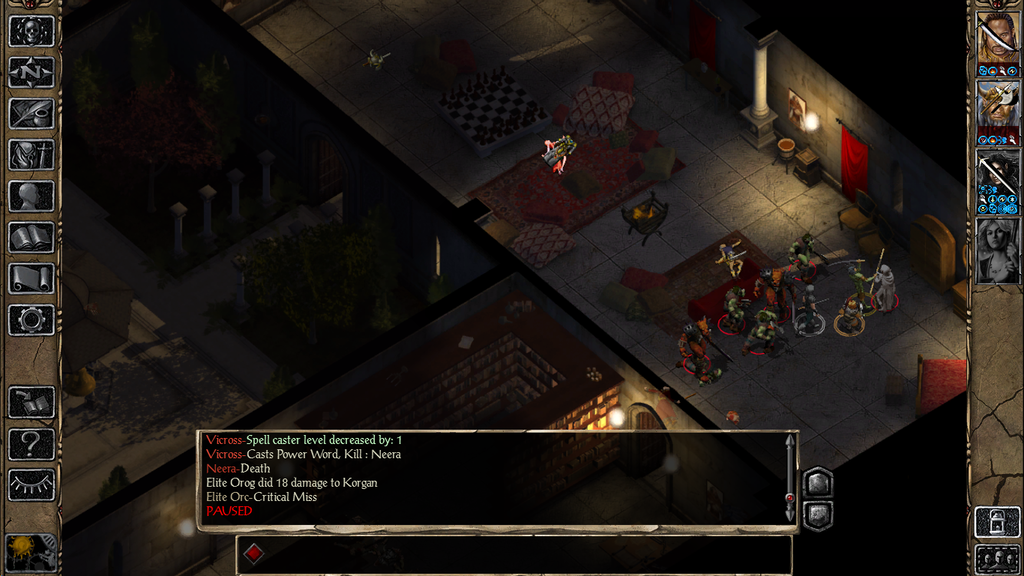The height and width of the screenshot is (576, 1024).
Task: Select the first party member portrait
Action: [997, 38]
